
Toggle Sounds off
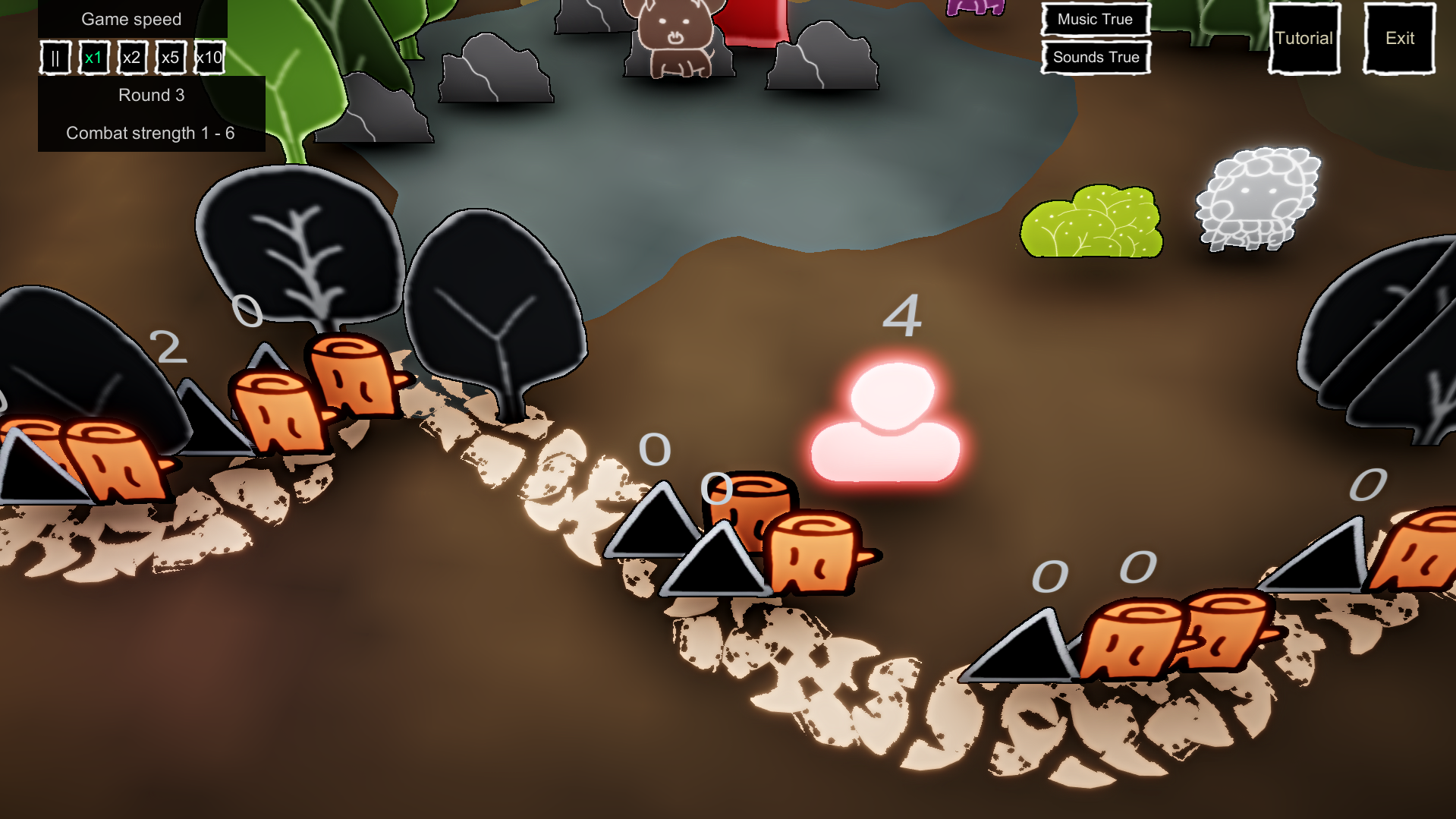pyautogui.click(x=1094, y=57)
